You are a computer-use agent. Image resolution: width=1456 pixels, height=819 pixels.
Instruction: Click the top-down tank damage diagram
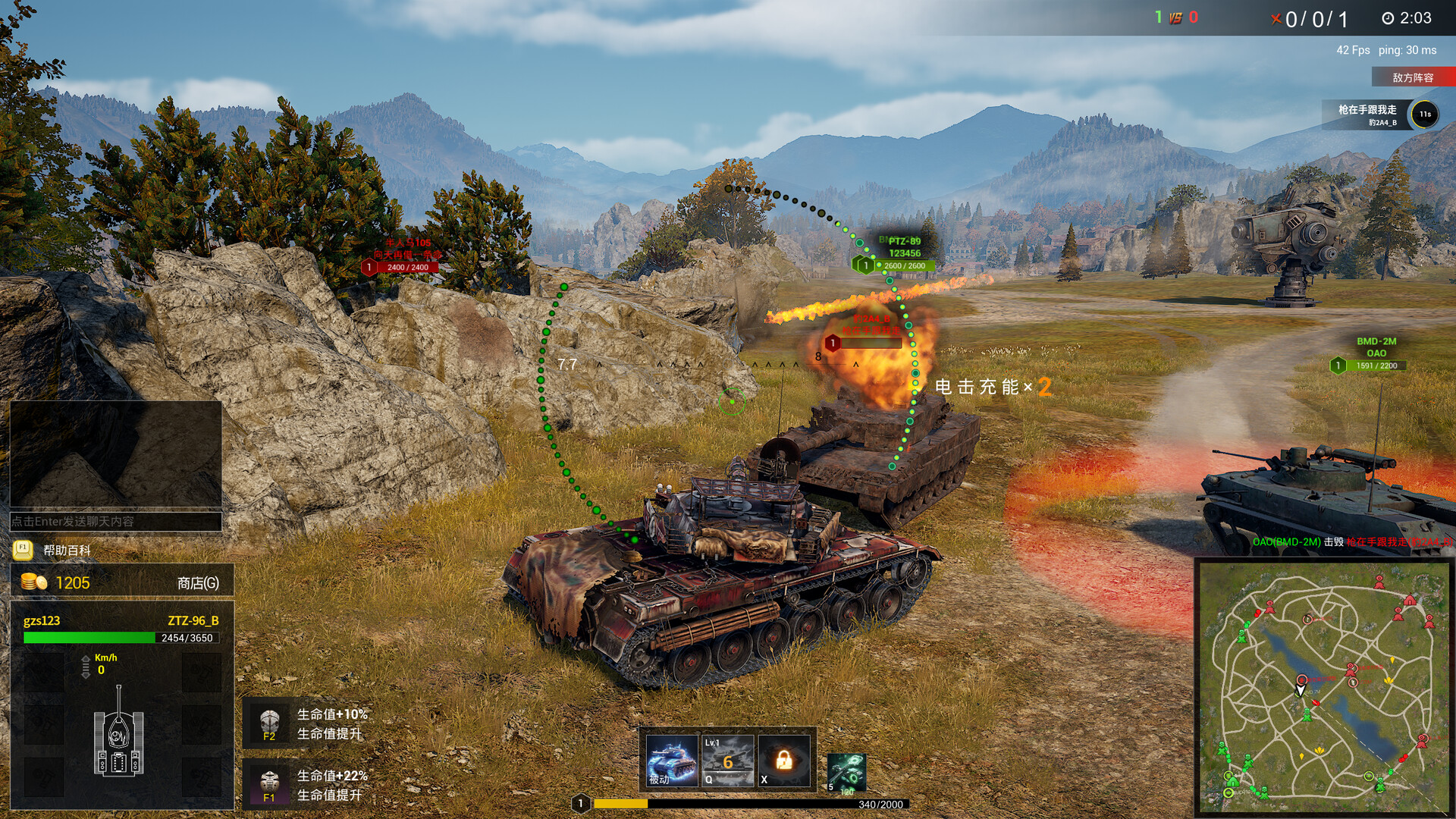click(x=118, y=733)
